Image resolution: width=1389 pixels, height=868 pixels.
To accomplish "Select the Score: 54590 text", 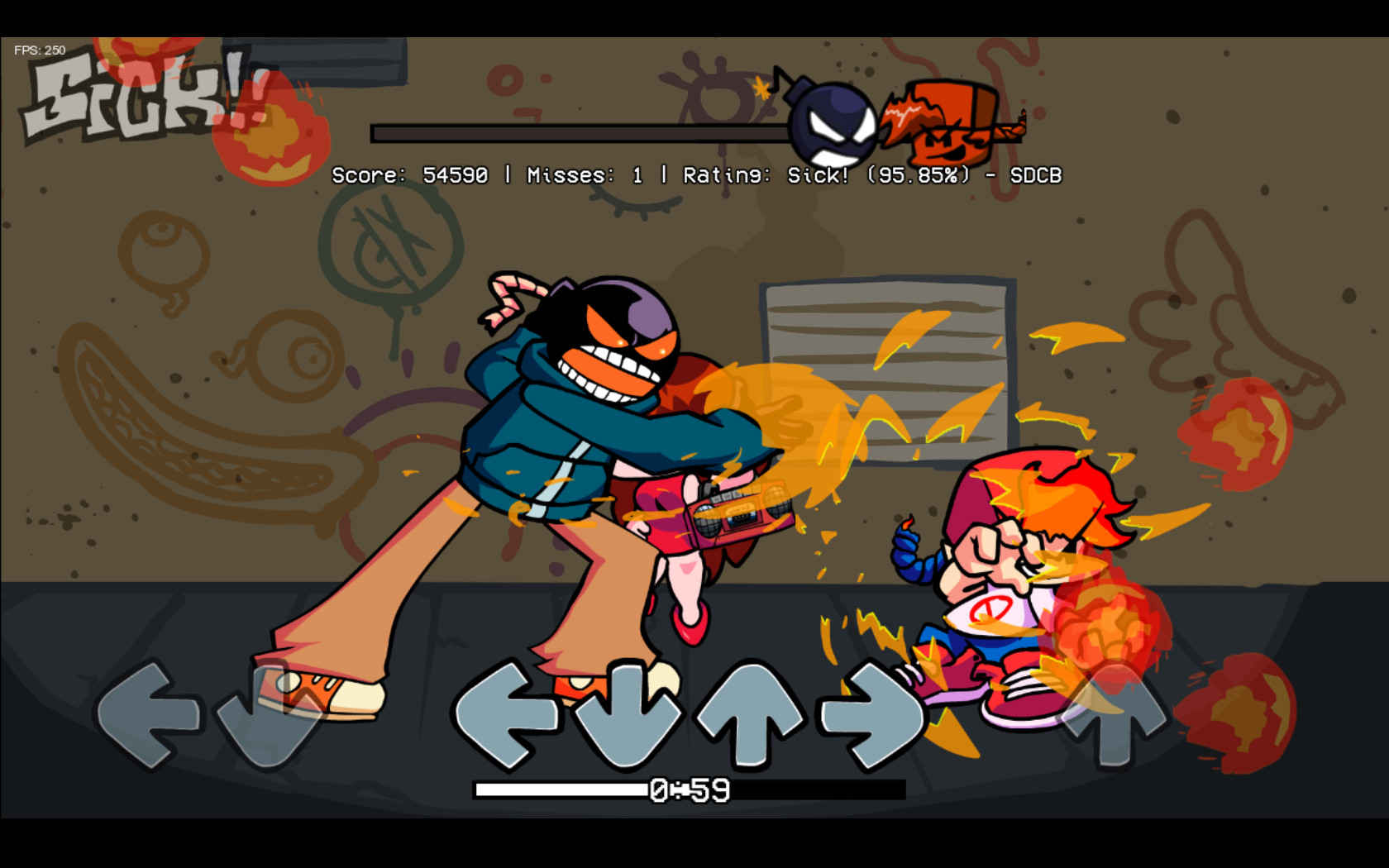I will tap(409, 175).
